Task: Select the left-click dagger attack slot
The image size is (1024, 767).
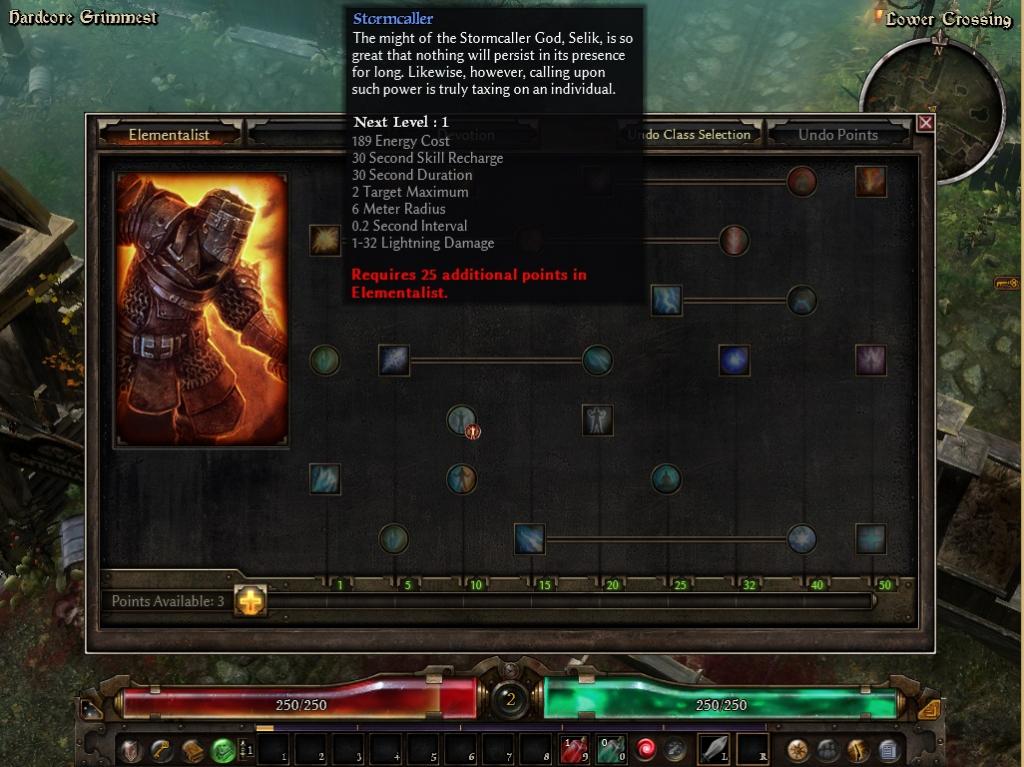Action: [714, 748]
